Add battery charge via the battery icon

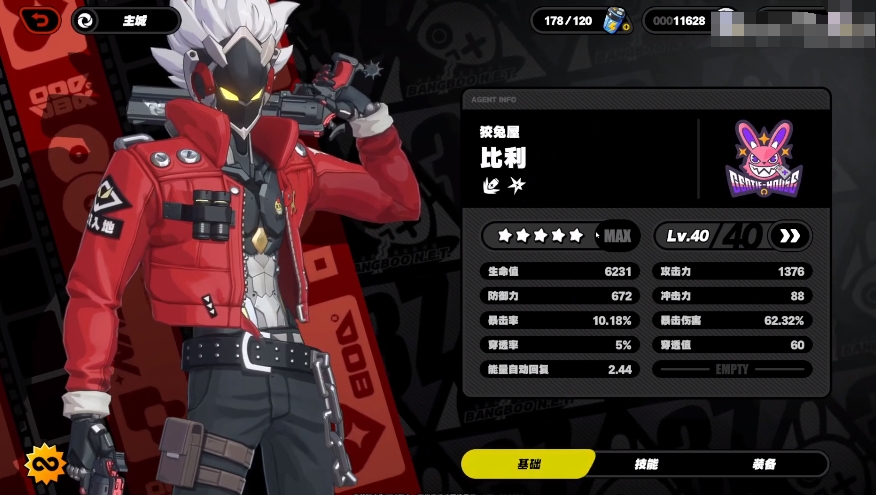615,20
